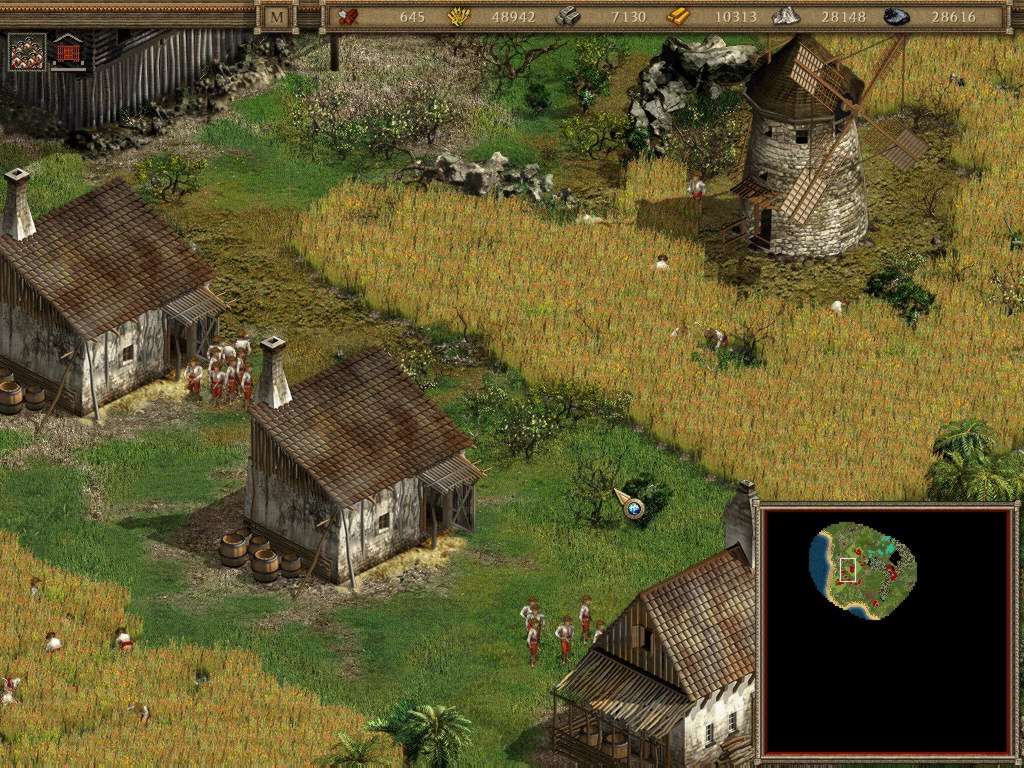Click the red building icon
The width and height of the screenshot is (1024, 768).
(x=67, y=51)
